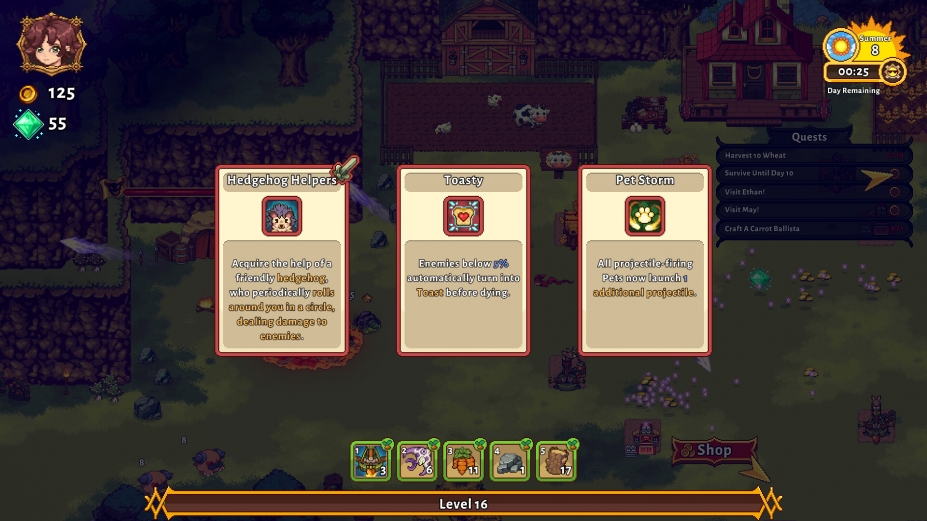Pick the Pet Storm upgrade card
Viewport: 927px width, 521px height.
(645, 262)
